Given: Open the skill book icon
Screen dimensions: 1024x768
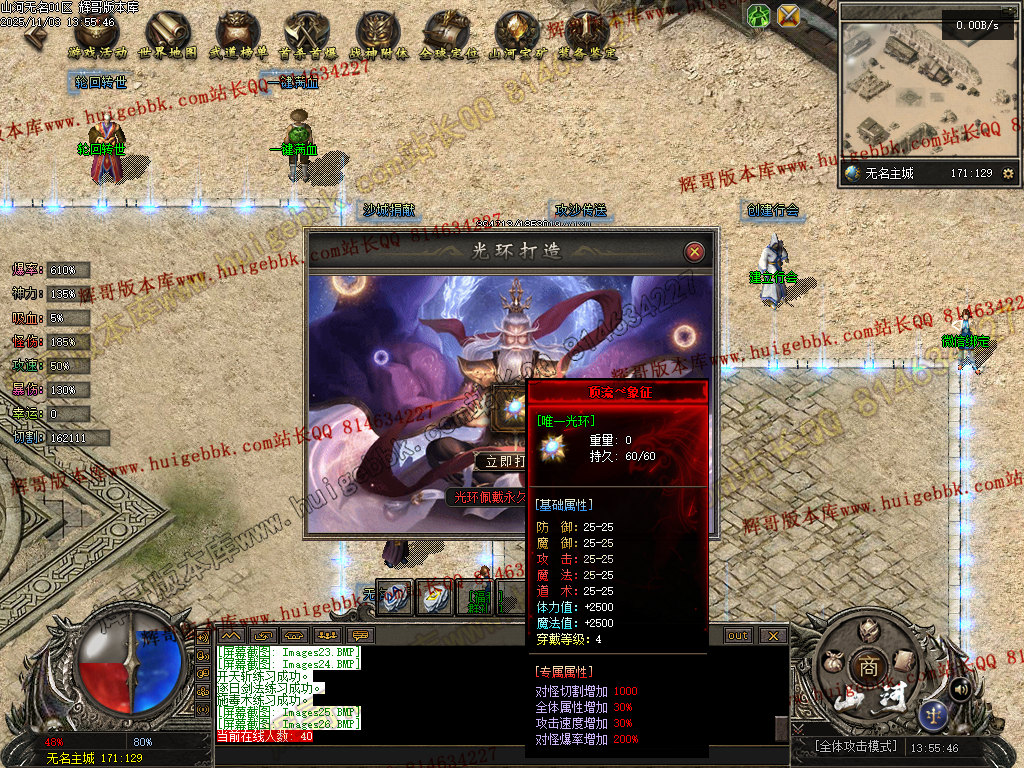Looking at the screenshot, I should pos(903,660).
